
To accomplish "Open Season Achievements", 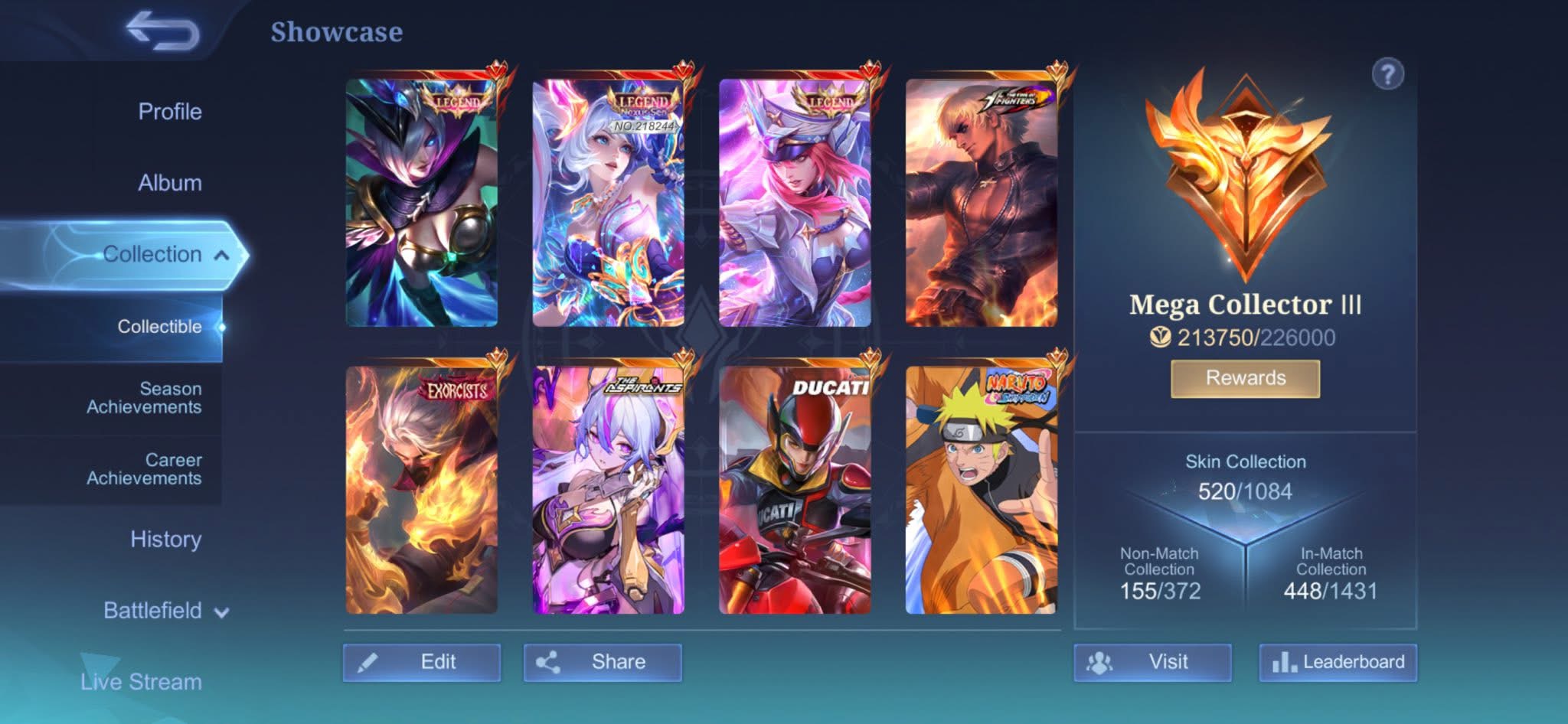I will [144, 398].
